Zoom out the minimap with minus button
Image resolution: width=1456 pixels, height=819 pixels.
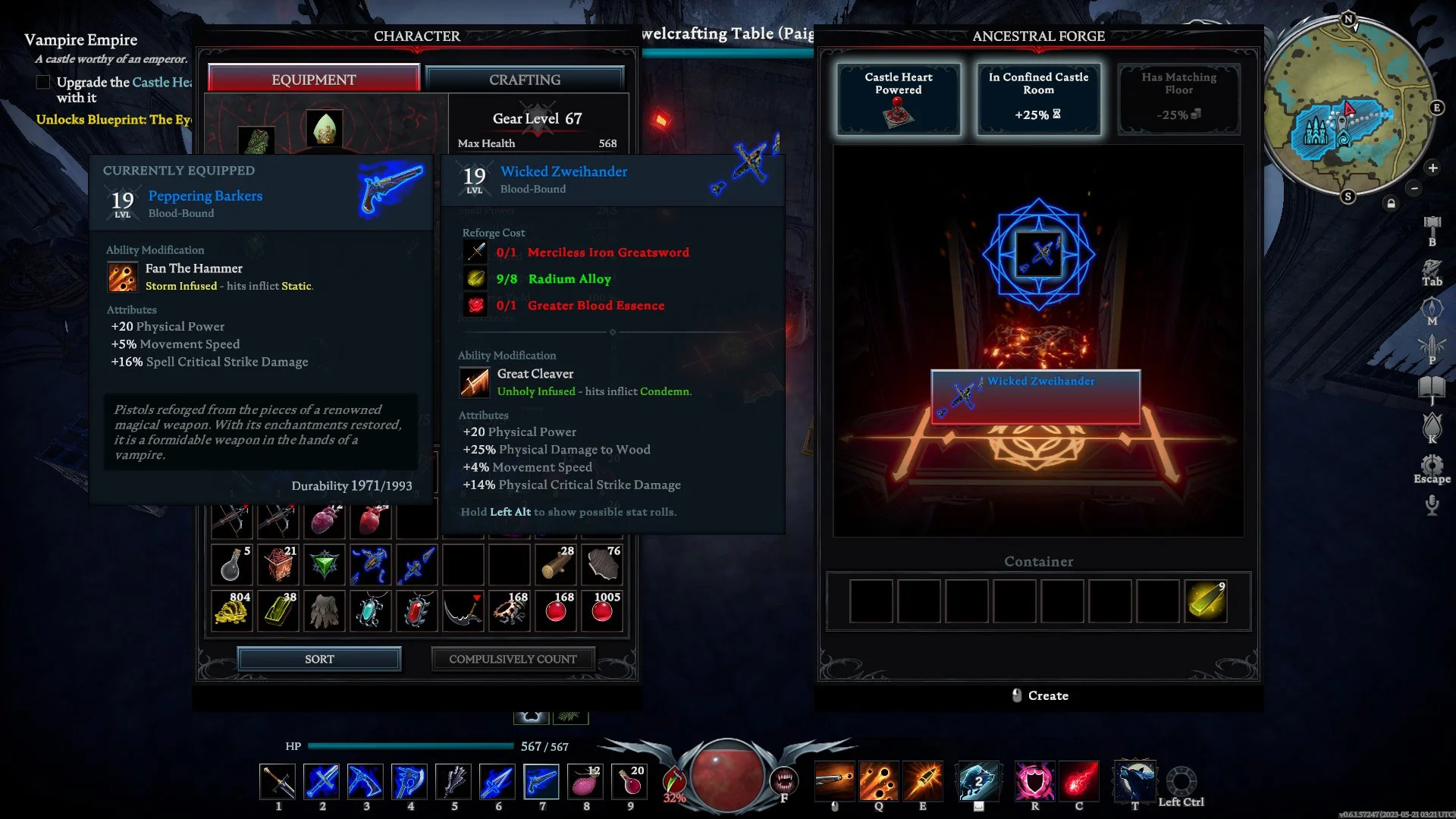pyautogui.click(x=1414, y=188)
